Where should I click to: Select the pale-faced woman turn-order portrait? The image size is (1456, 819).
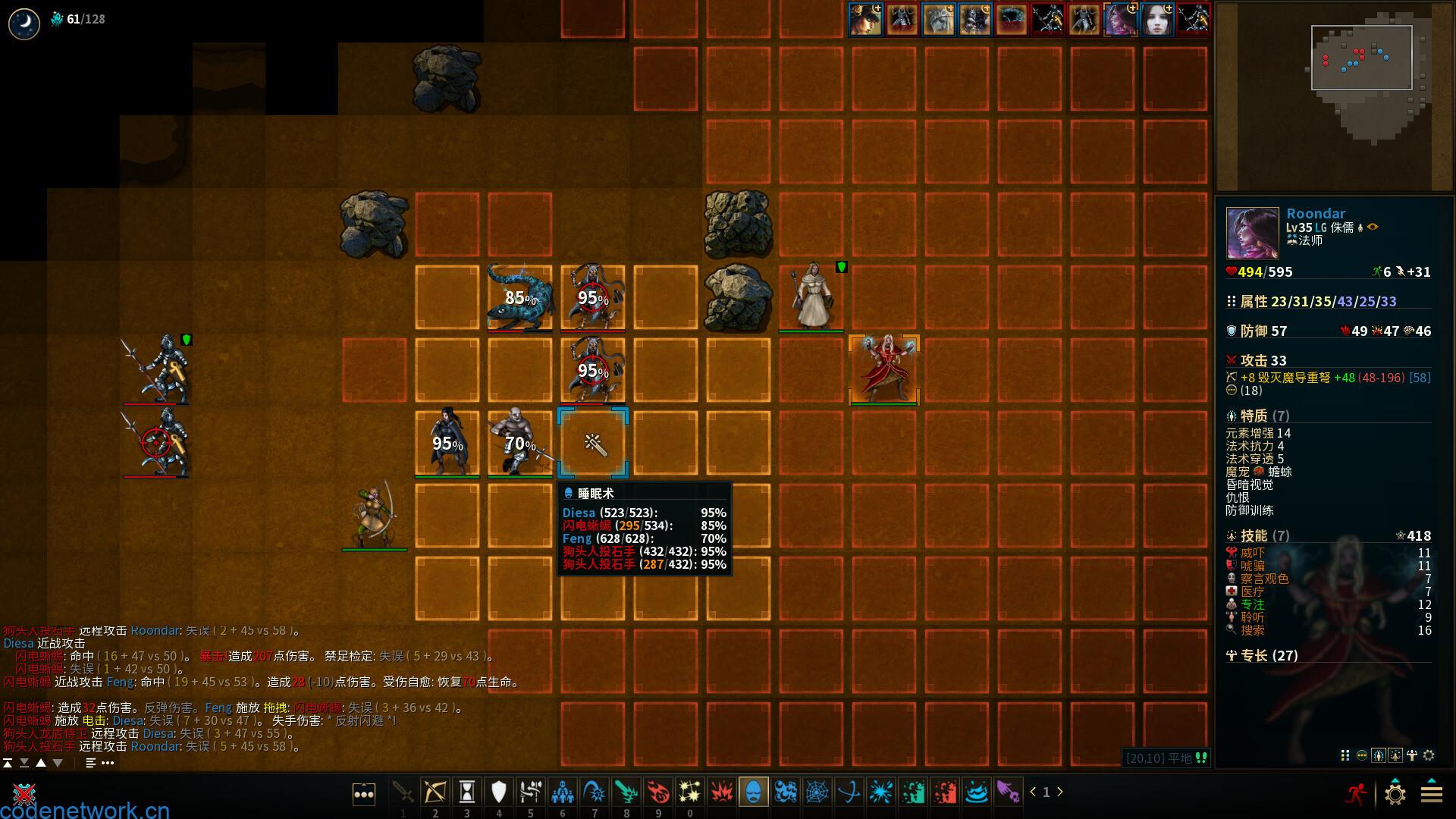pos(1157,20)
